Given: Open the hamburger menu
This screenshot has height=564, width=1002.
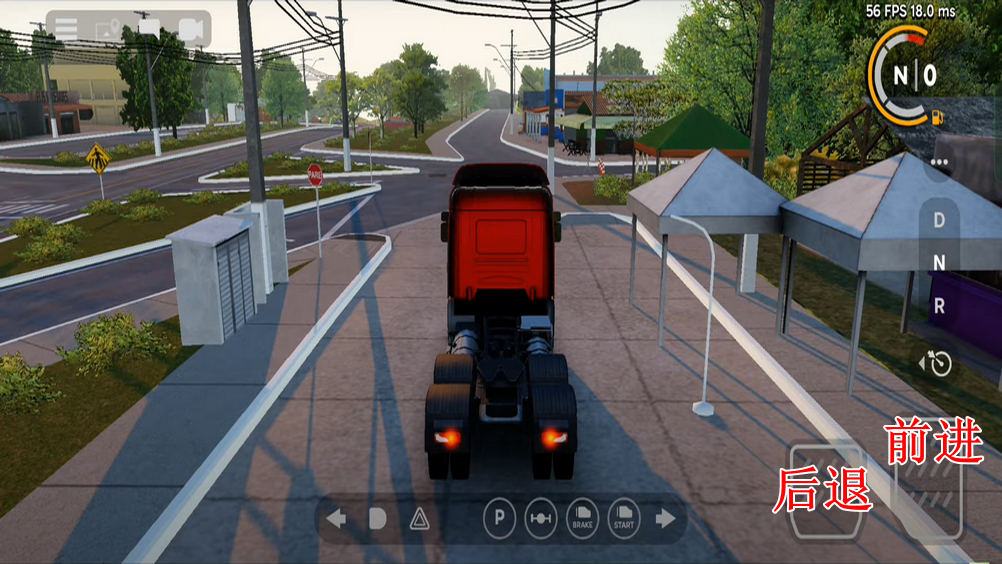Looking at the screenshot, I should click(66, 28).
